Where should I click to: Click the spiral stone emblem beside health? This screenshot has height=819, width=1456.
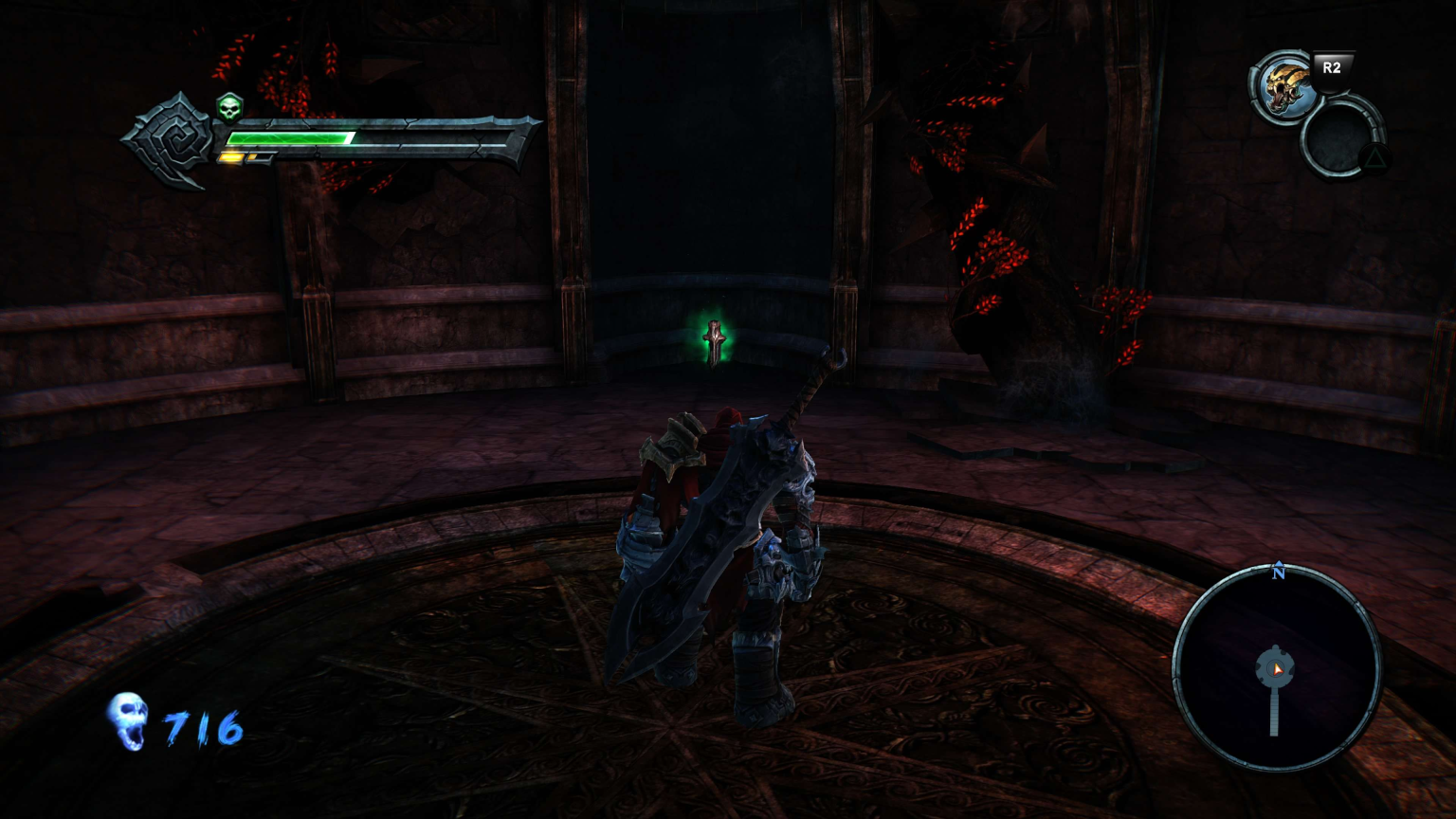(173, 141)
